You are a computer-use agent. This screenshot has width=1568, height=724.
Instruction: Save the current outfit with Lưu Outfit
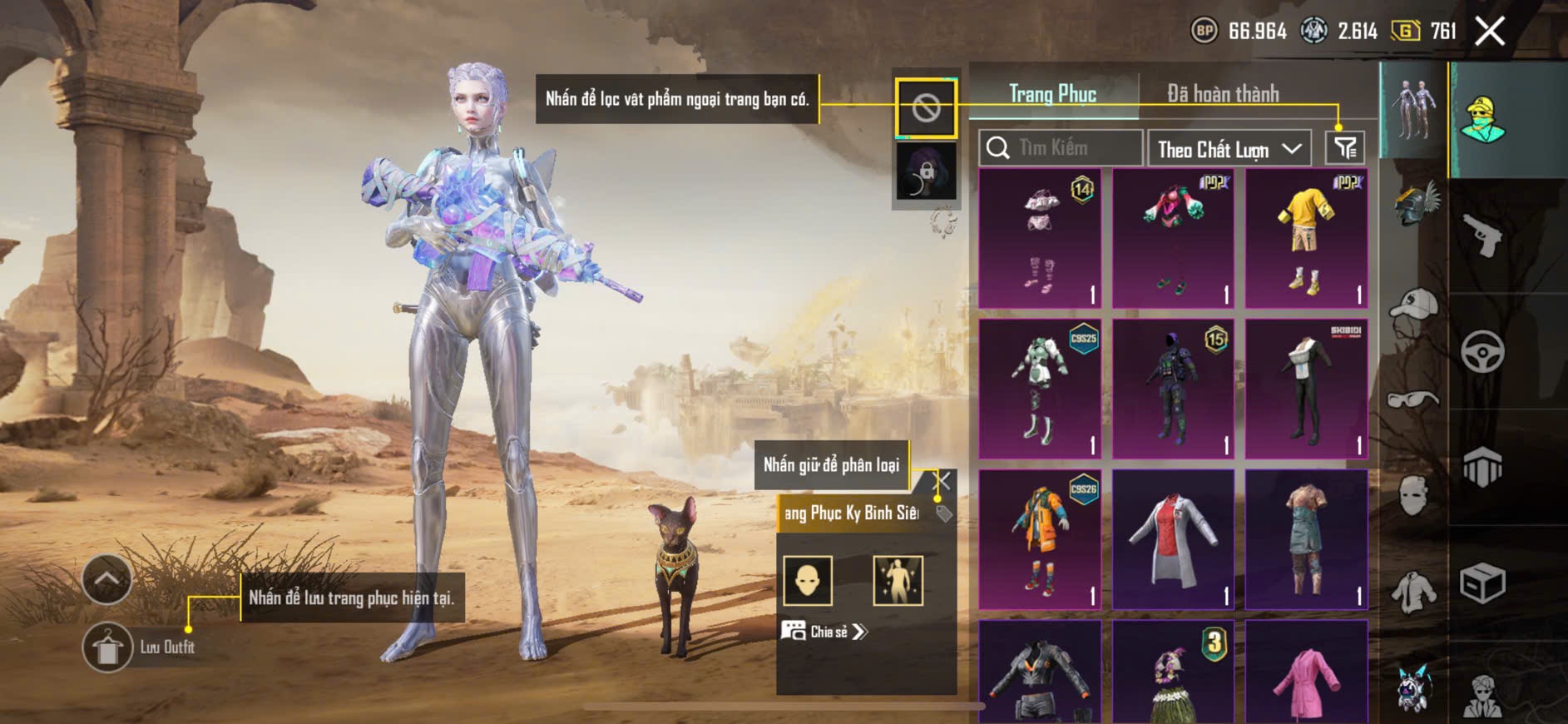108,647
